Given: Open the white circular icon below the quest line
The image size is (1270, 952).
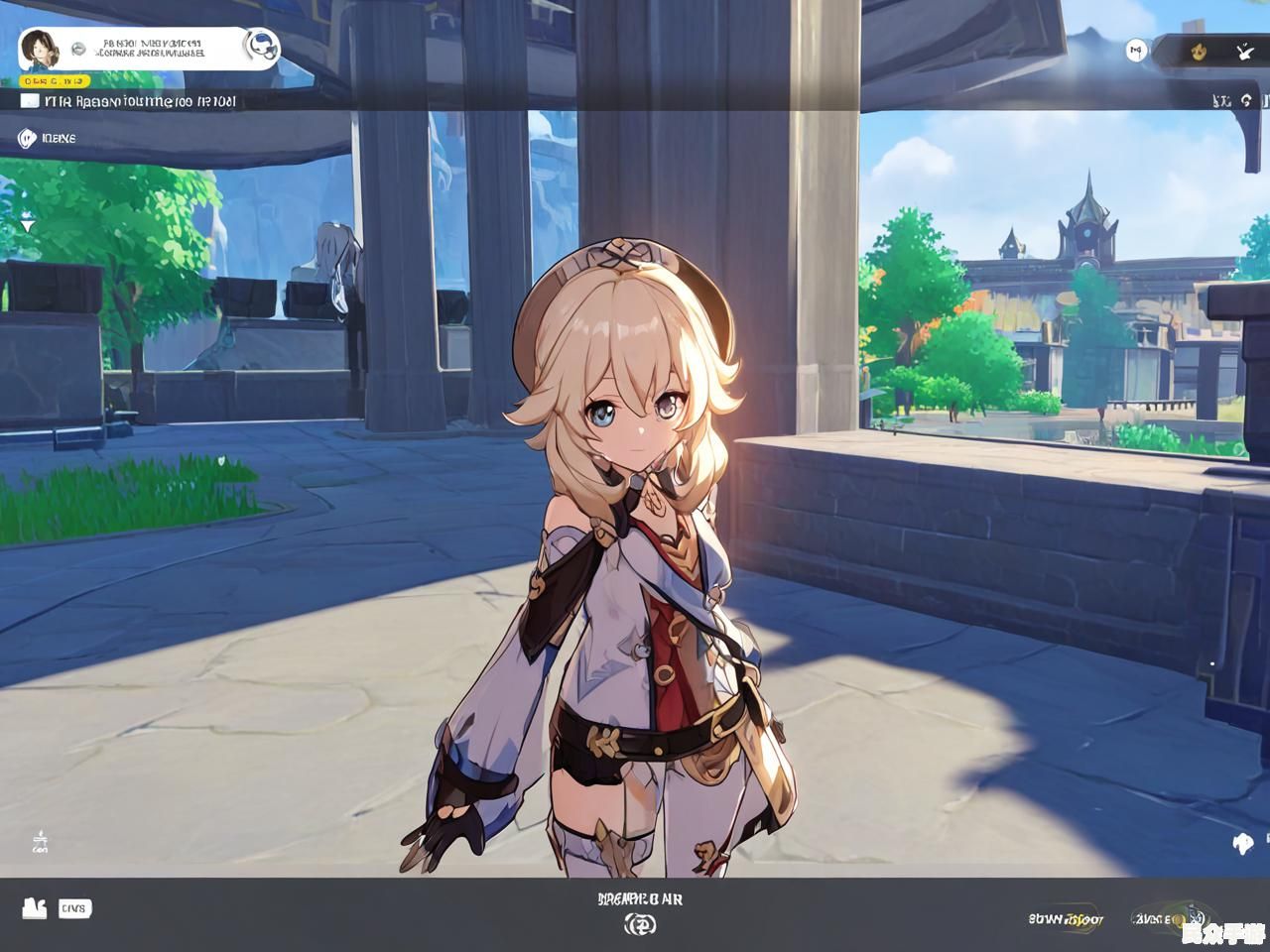Looking at the screenshot, I should pos(27,138).
